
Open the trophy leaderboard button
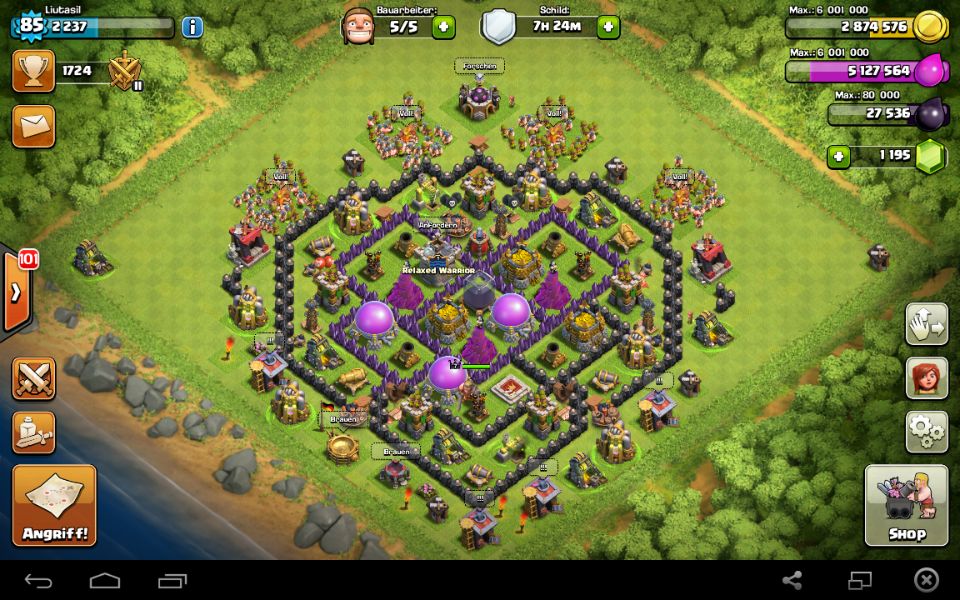[34, 71]
